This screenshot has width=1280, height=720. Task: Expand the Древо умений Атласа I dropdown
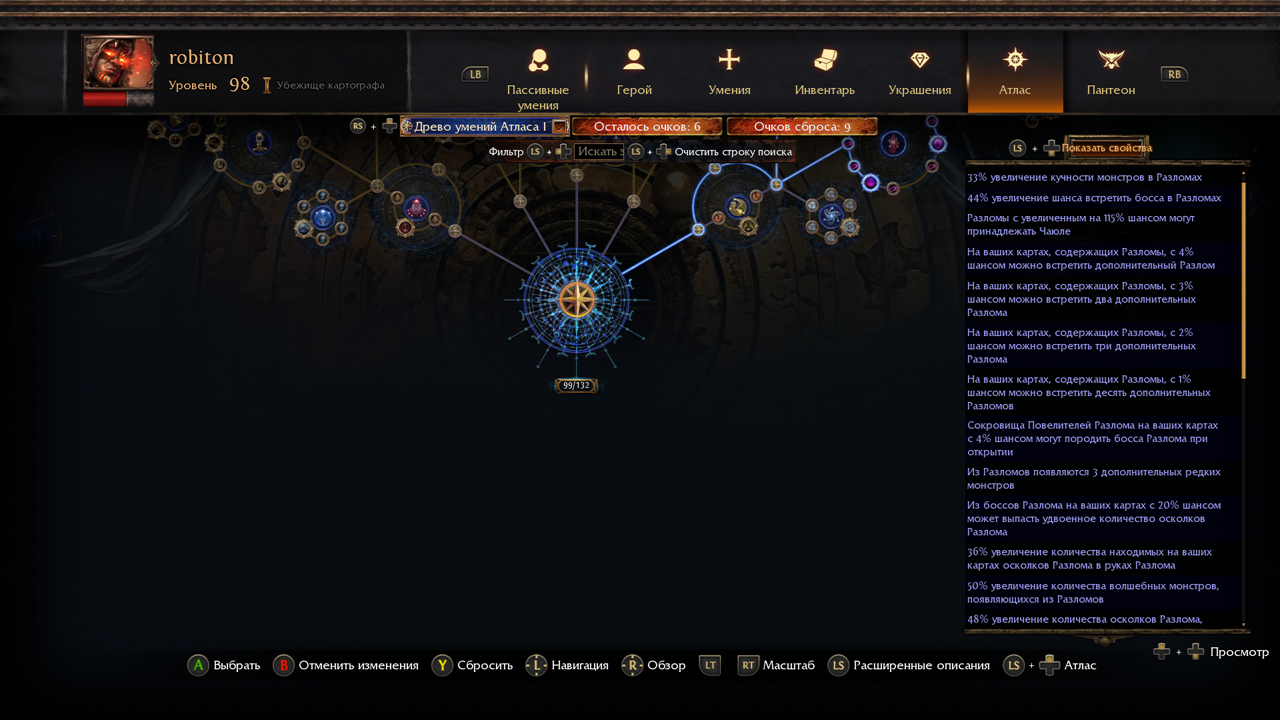[559, 127]
